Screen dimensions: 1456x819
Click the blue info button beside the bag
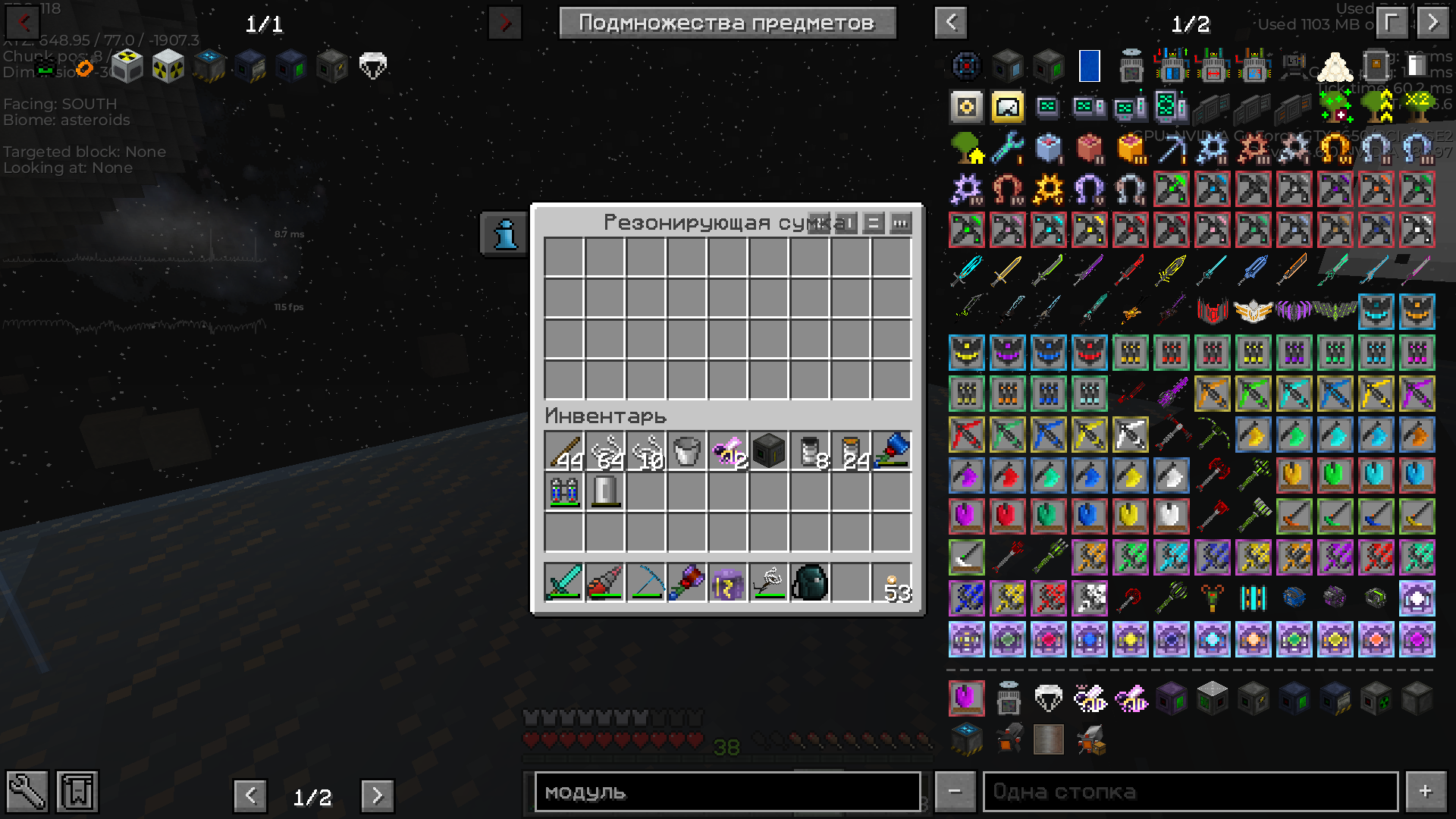(505, 234)
